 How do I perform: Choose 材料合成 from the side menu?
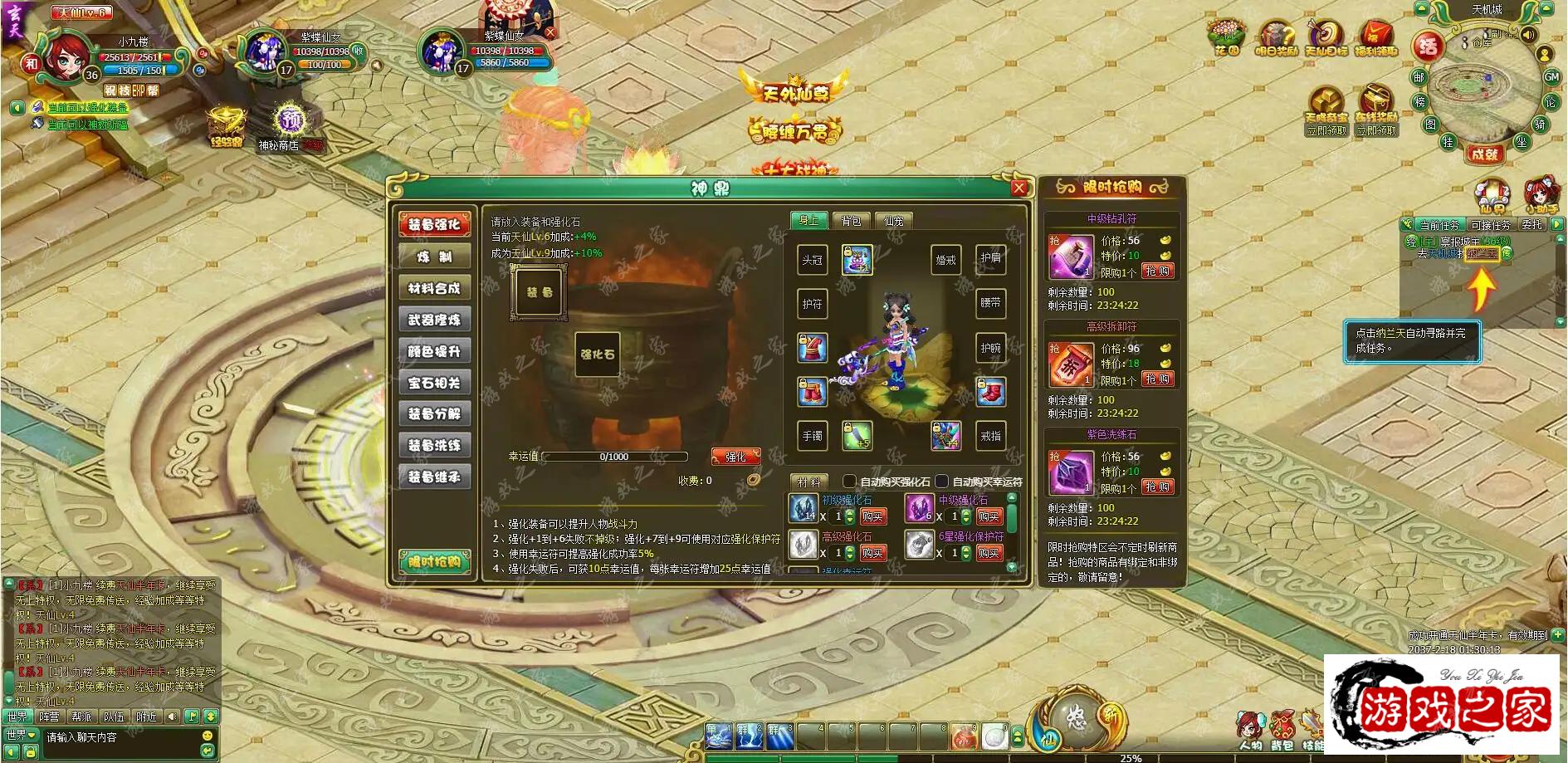pos(434,288)
